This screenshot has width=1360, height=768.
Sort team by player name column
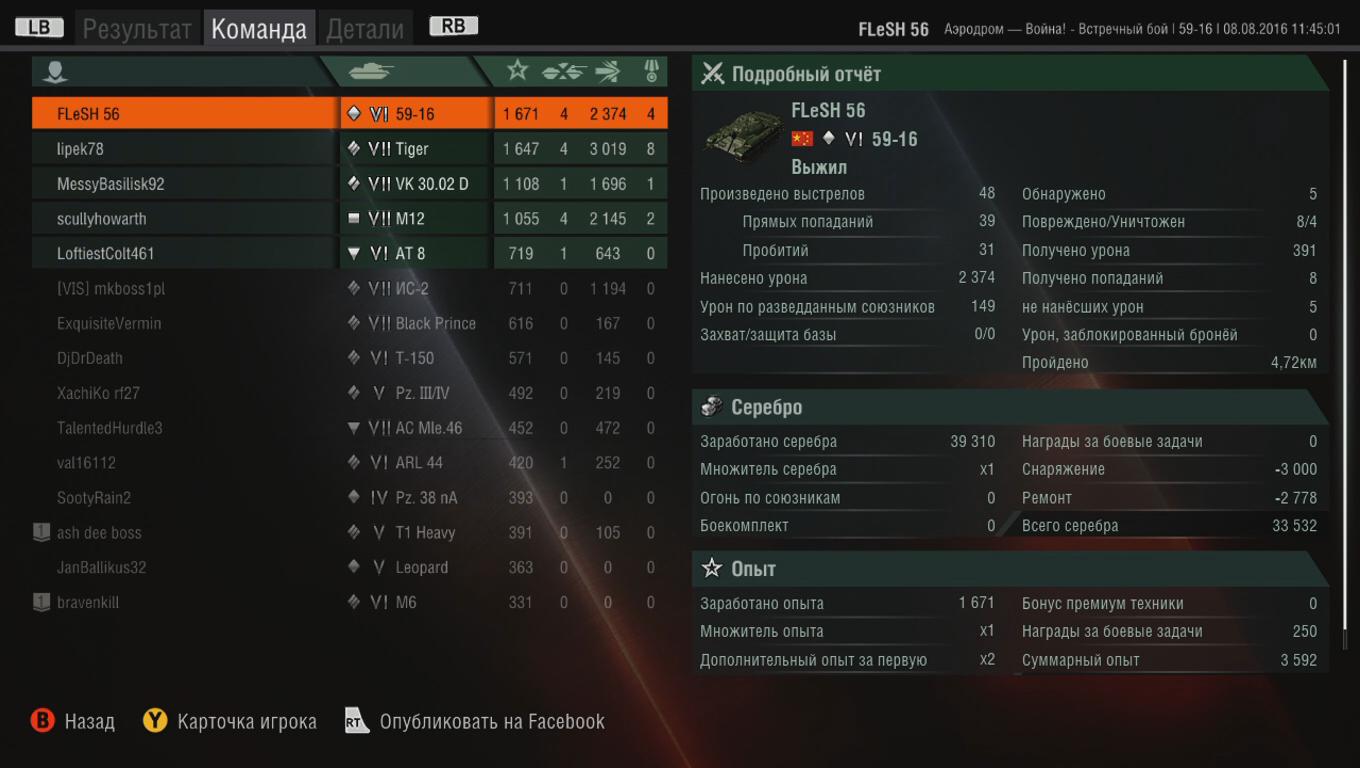point(57,71)
